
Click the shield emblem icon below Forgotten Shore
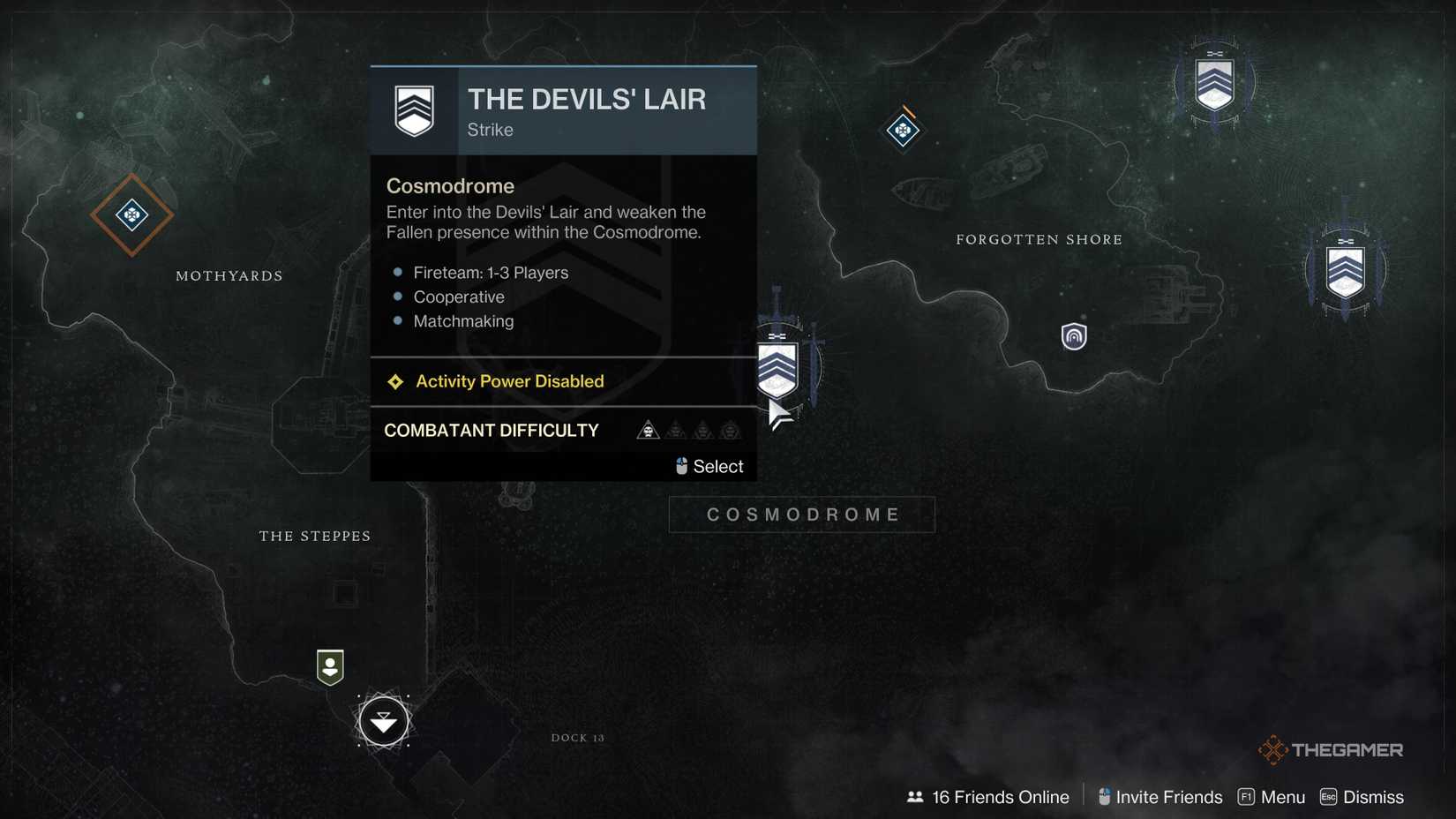[1073, 336]
